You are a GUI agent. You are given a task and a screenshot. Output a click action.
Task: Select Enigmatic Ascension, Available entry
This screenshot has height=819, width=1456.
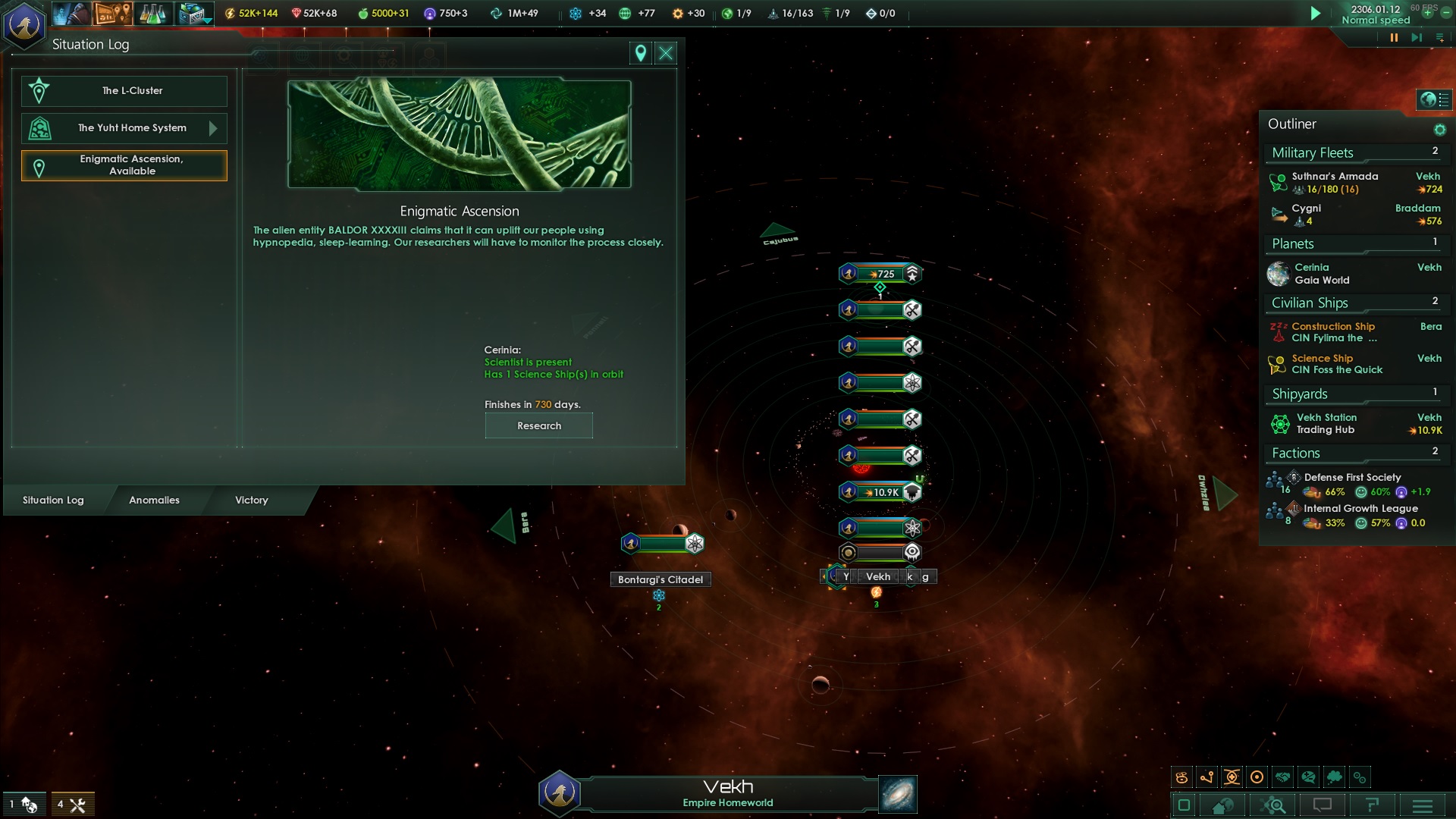(124, 165)
